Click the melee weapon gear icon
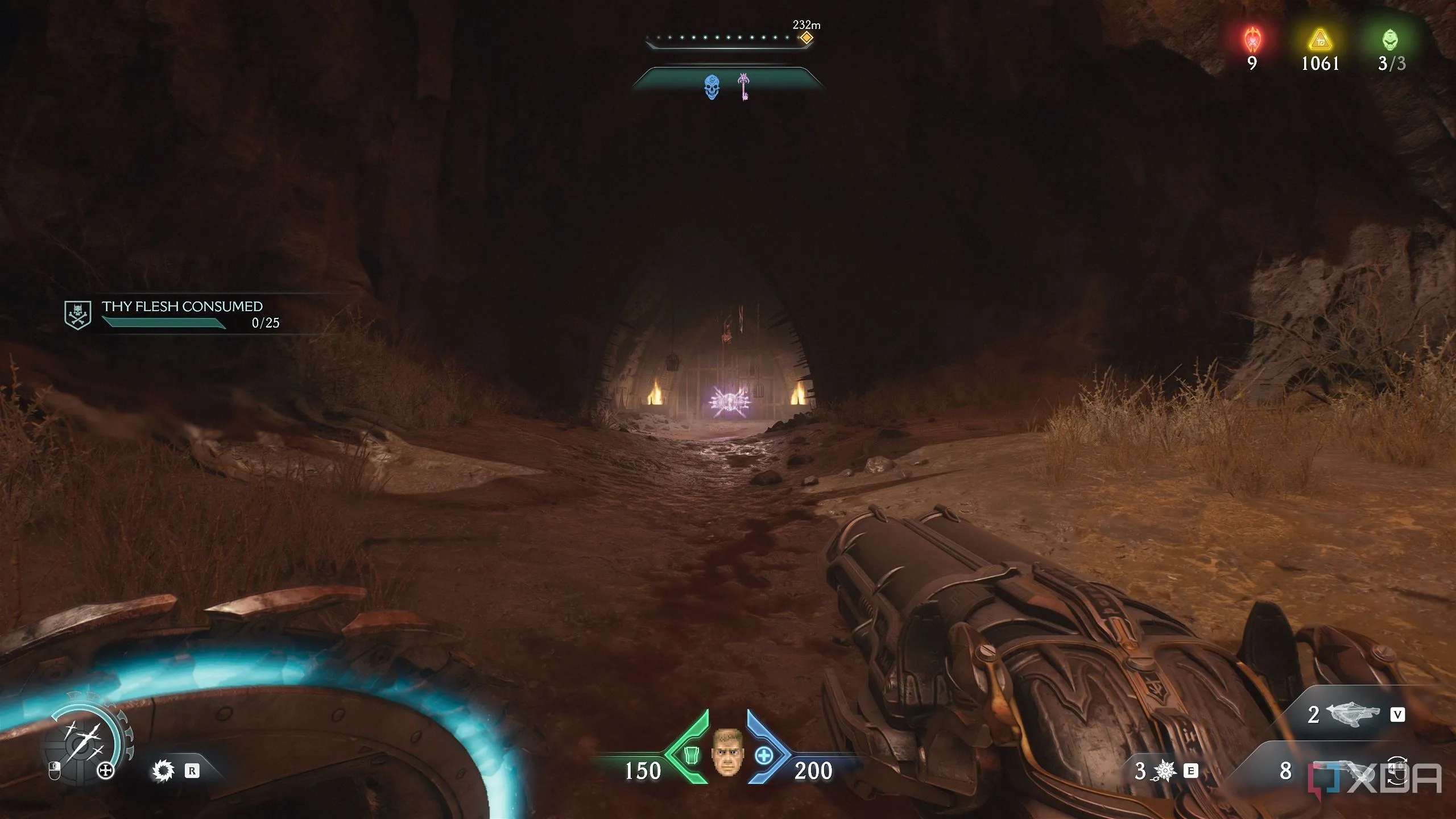Viewport: 1456px width, 819px height. tap(163, 771)
